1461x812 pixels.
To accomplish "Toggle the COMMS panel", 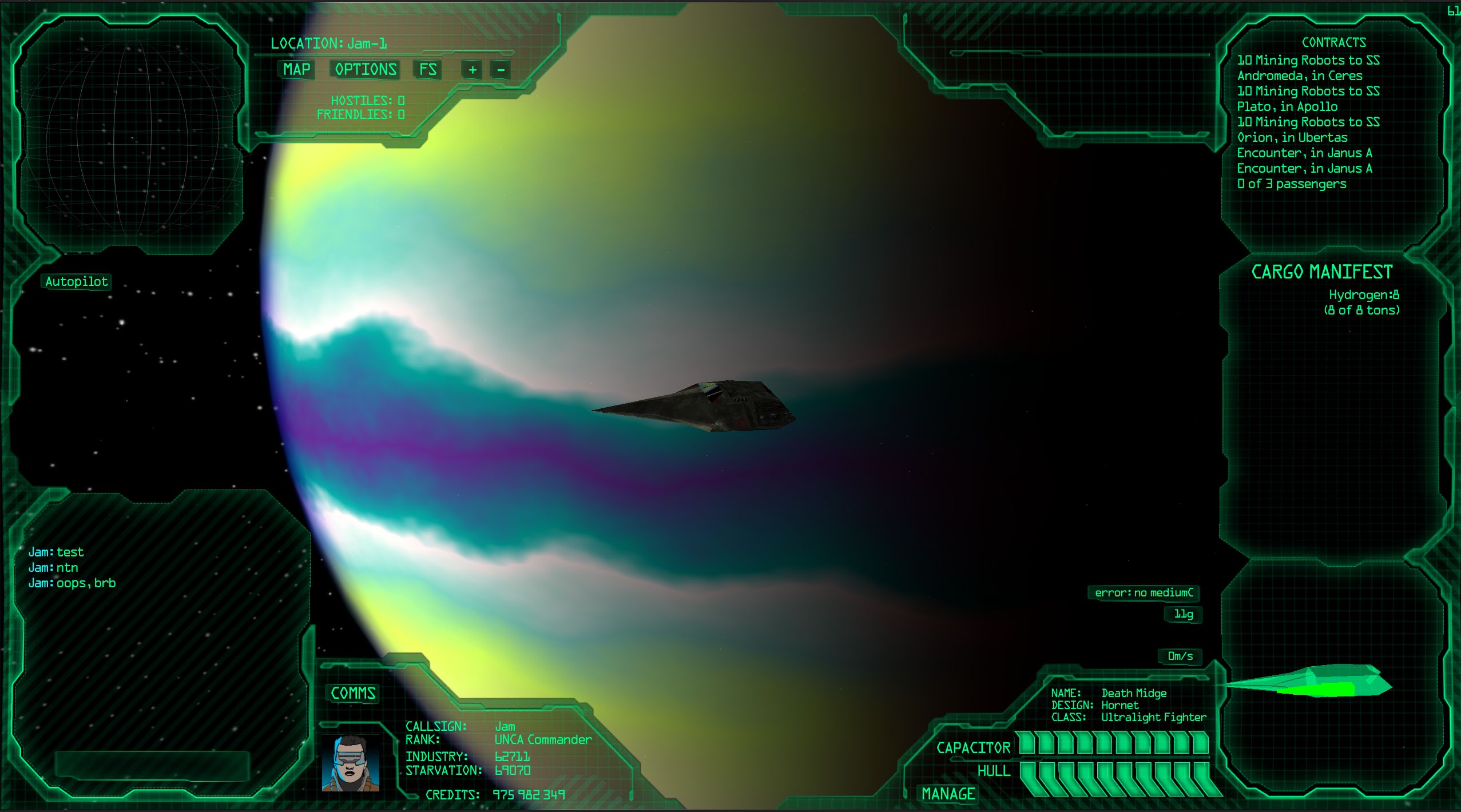I will click(x=352, y=694).
